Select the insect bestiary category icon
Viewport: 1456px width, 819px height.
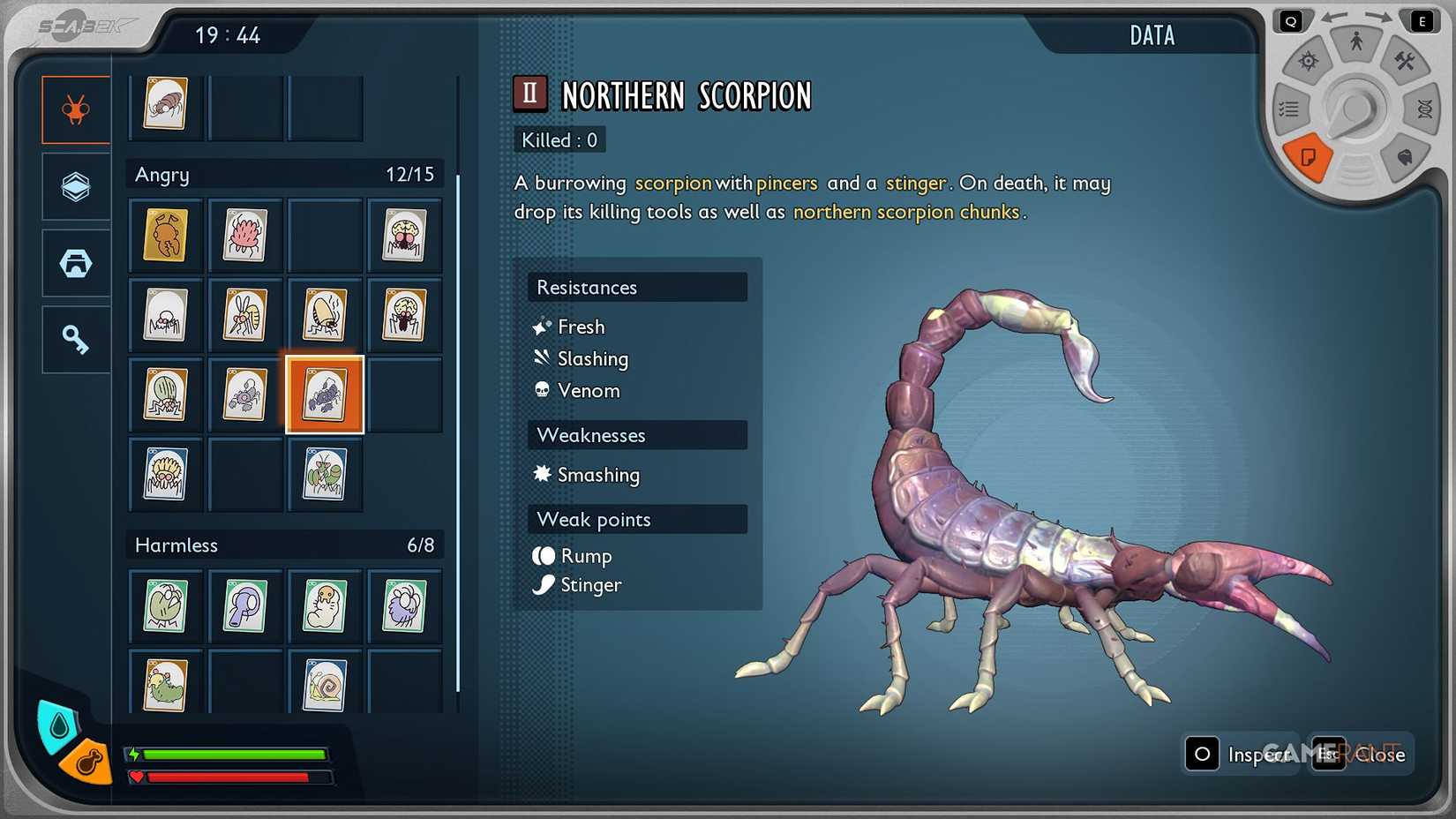[75, 109]
